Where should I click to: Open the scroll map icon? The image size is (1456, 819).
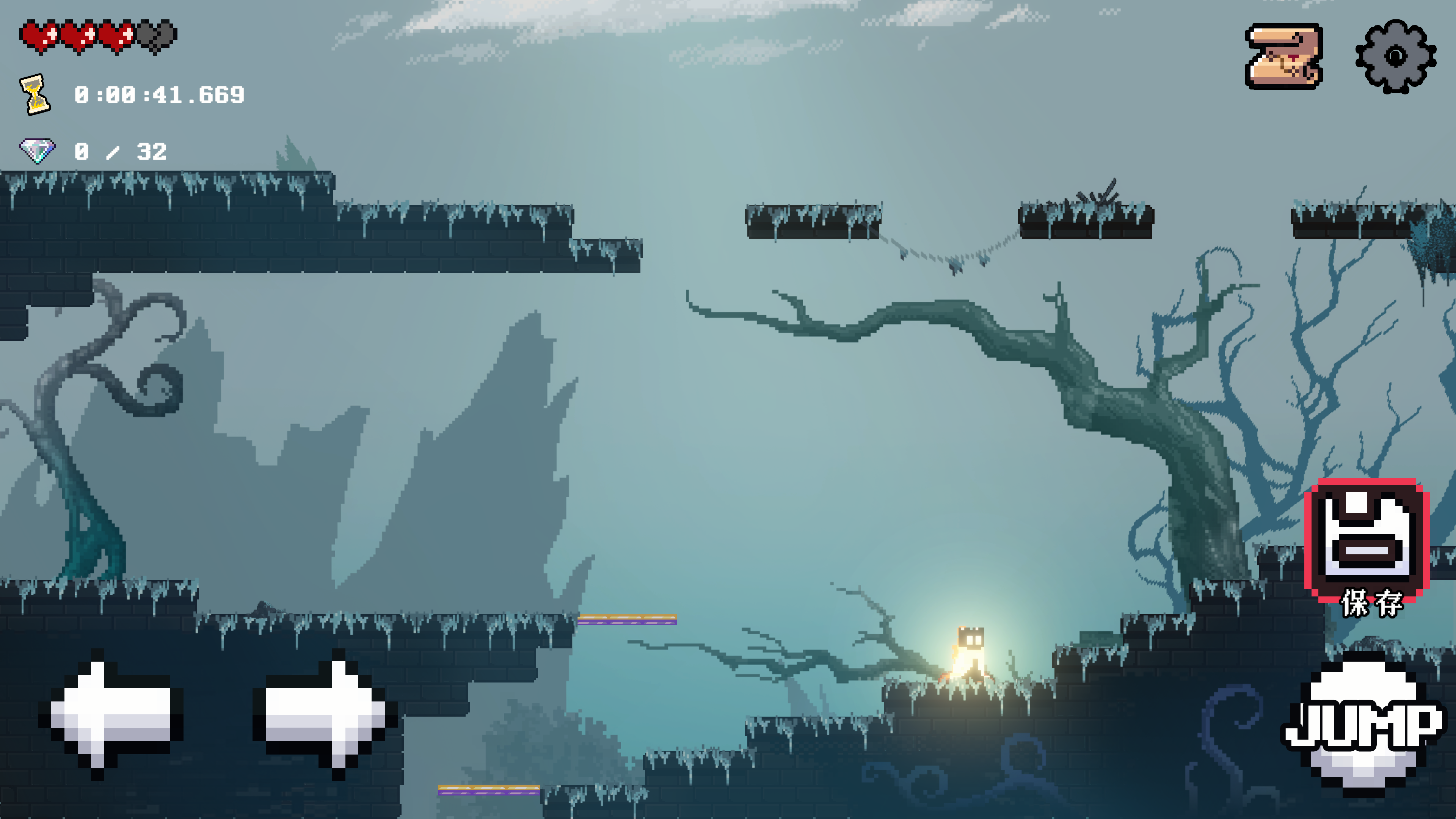tap(1284, 56)
